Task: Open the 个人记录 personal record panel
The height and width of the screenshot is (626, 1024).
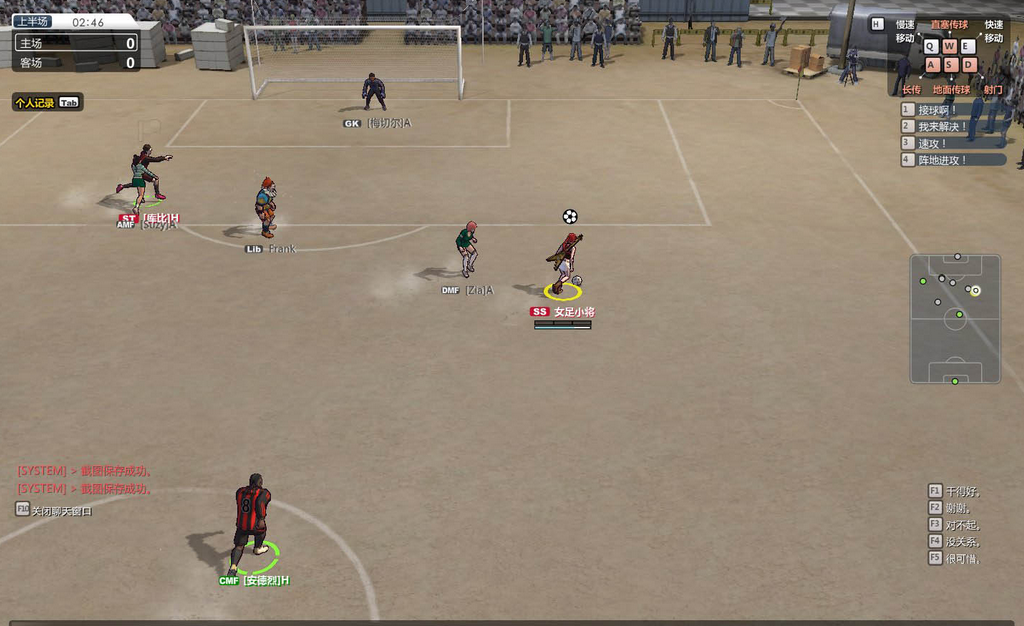Action: (47, 102)
